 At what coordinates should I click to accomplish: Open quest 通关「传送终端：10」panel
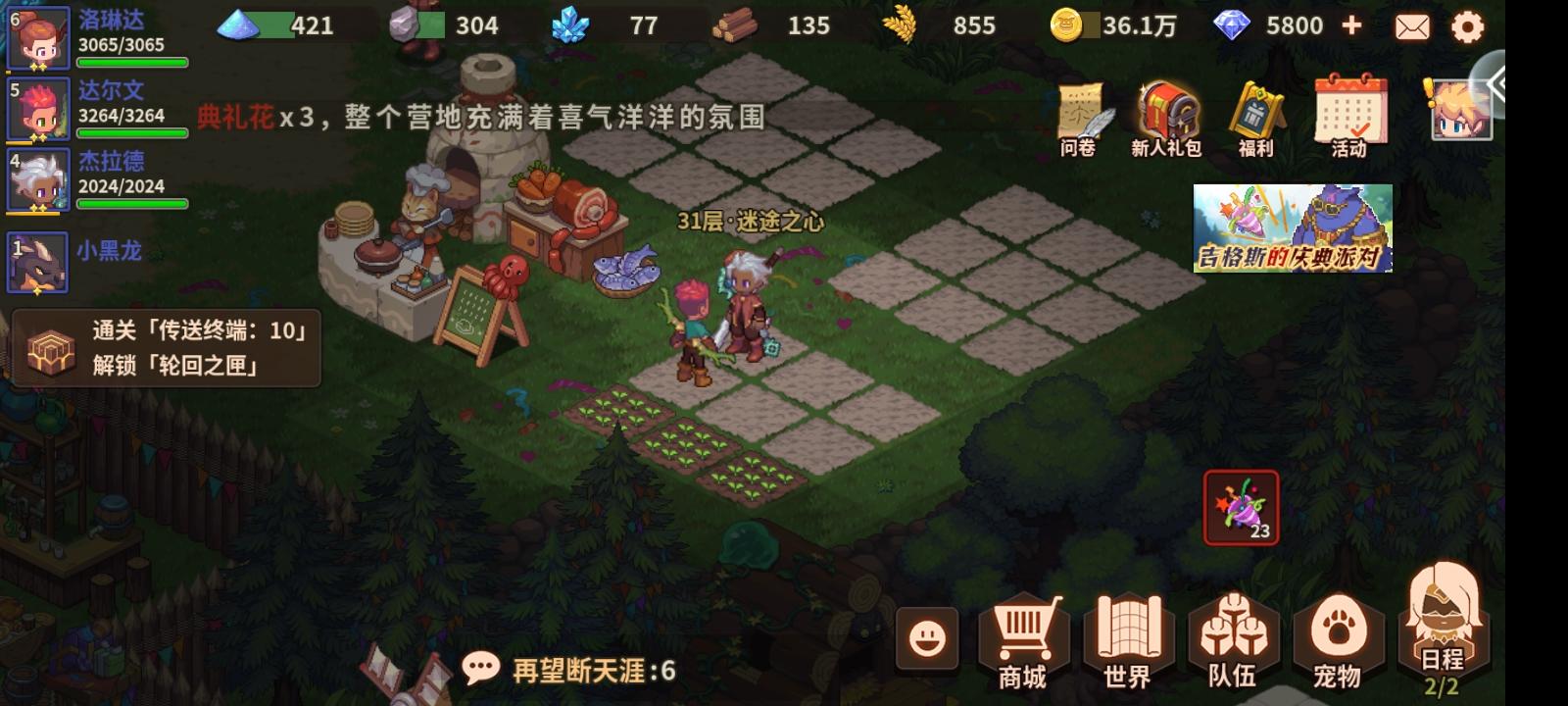point(167,348)
